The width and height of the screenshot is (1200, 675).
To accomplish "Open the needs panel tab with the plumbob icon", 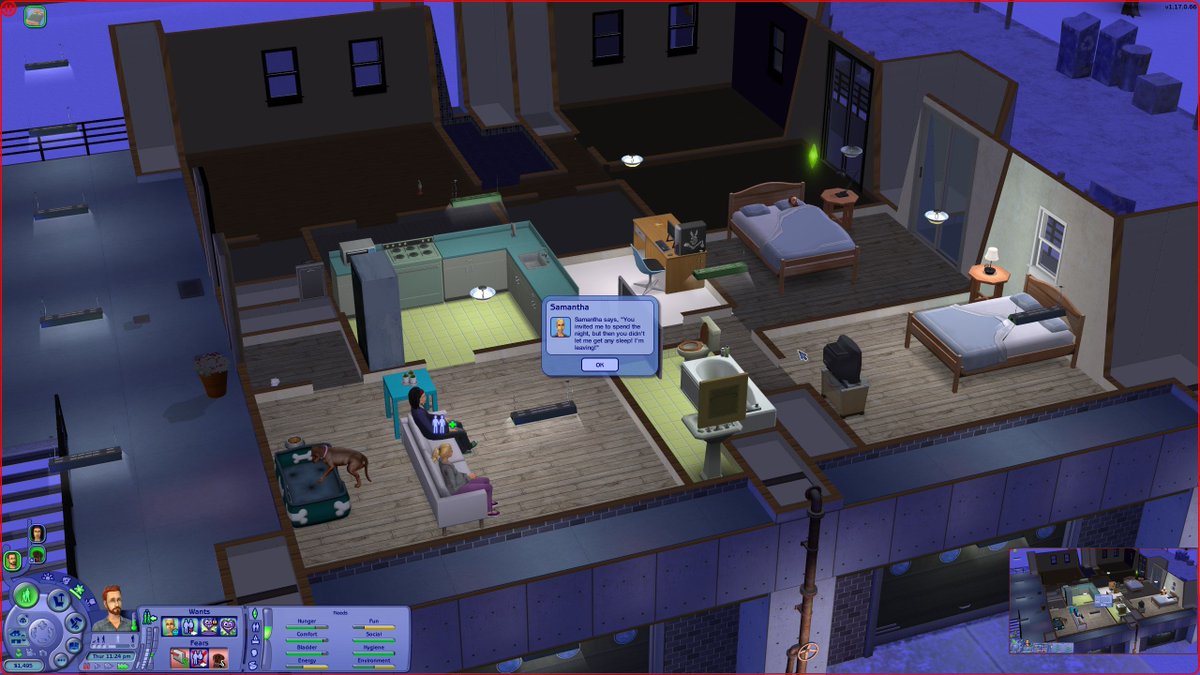I will pos(254,613).
